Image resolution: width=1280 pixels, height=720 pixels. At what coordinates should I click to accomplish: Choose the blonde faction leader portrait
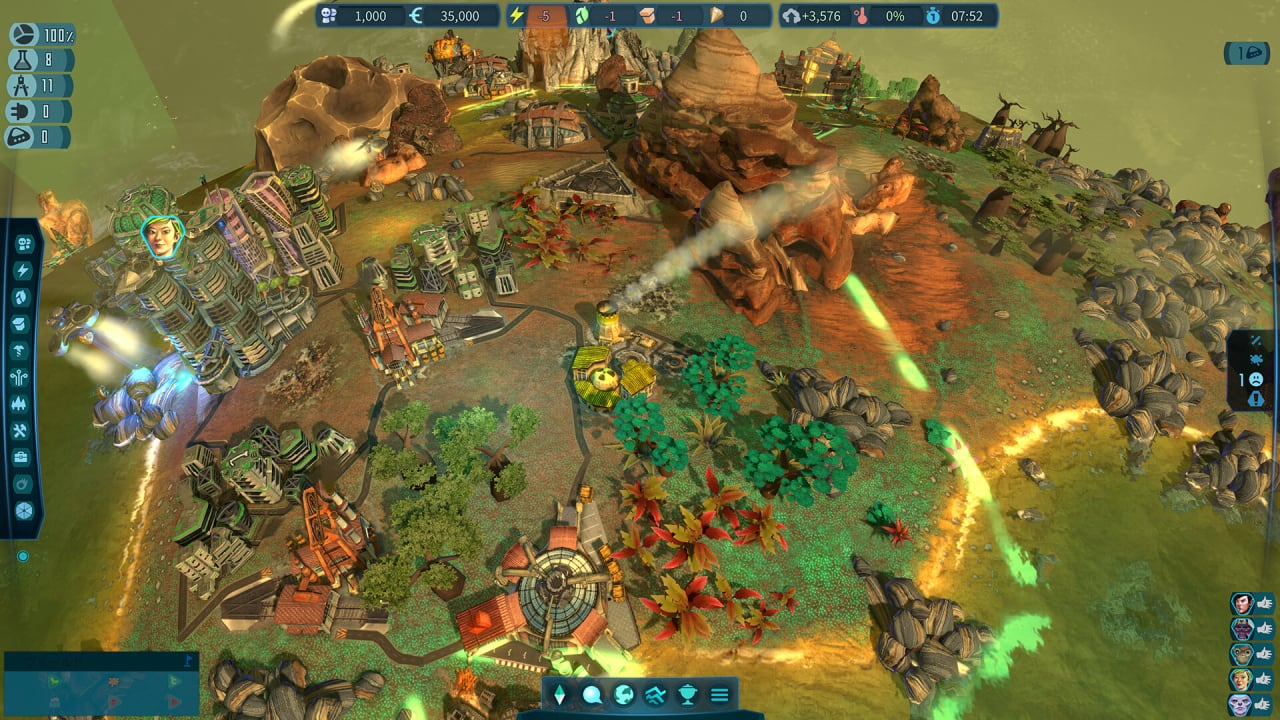pyautogui.click(x=1242, y=679)
